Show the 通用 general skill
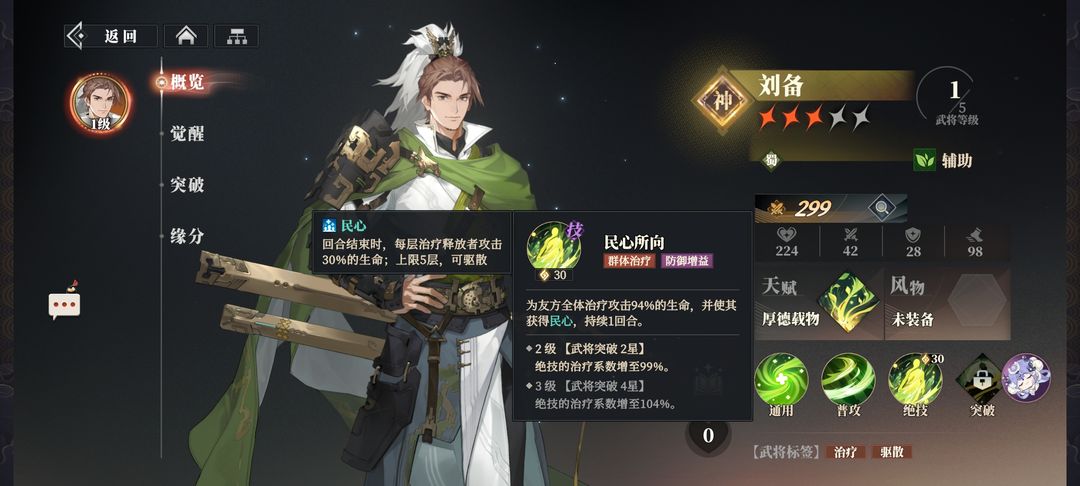The image size is (1080, 486). (781, 380)
